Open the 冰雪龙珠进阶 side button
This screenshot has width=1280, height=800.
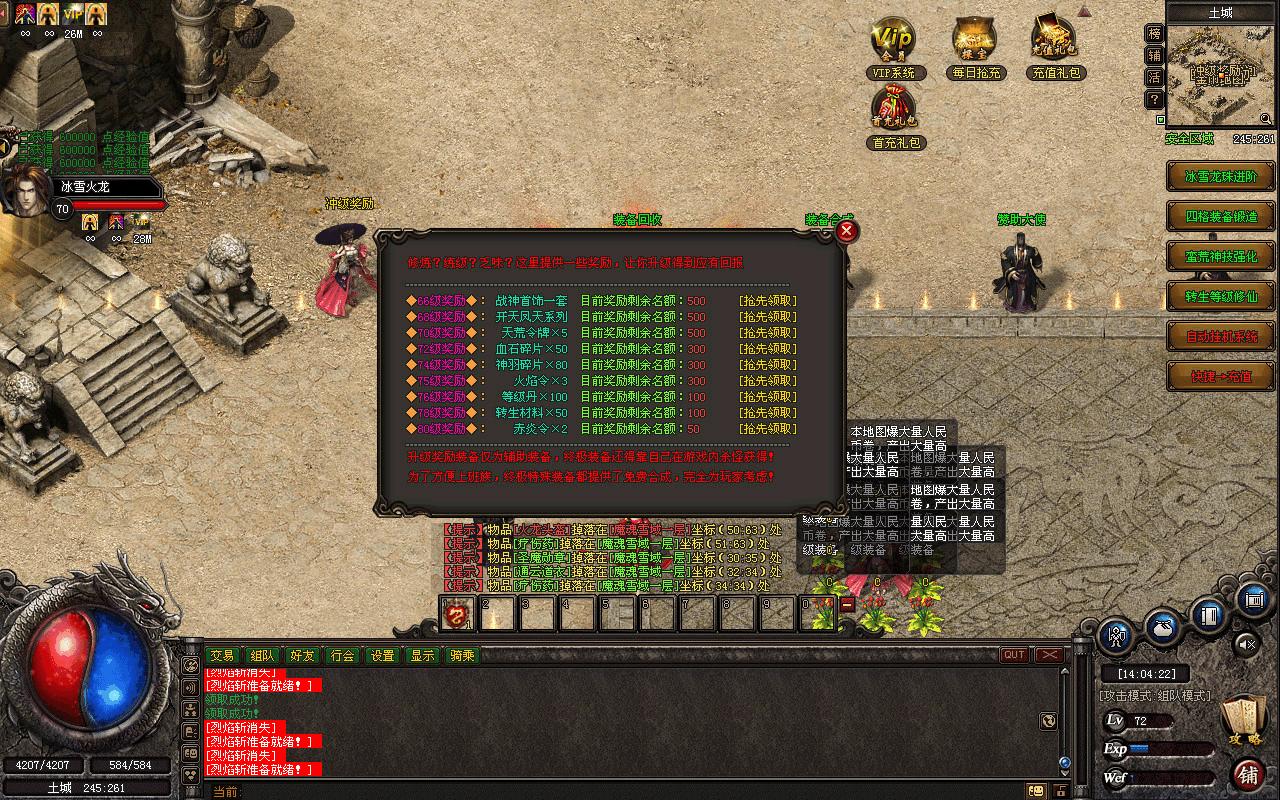click(1221, 176)
